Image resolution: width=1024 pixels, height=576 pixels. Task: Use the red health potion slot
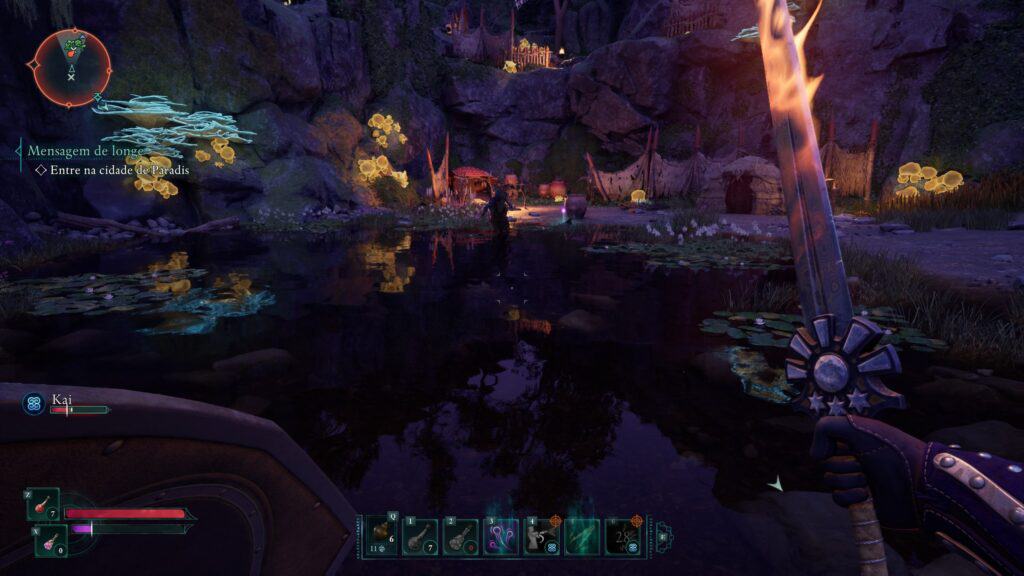[43, 505]
